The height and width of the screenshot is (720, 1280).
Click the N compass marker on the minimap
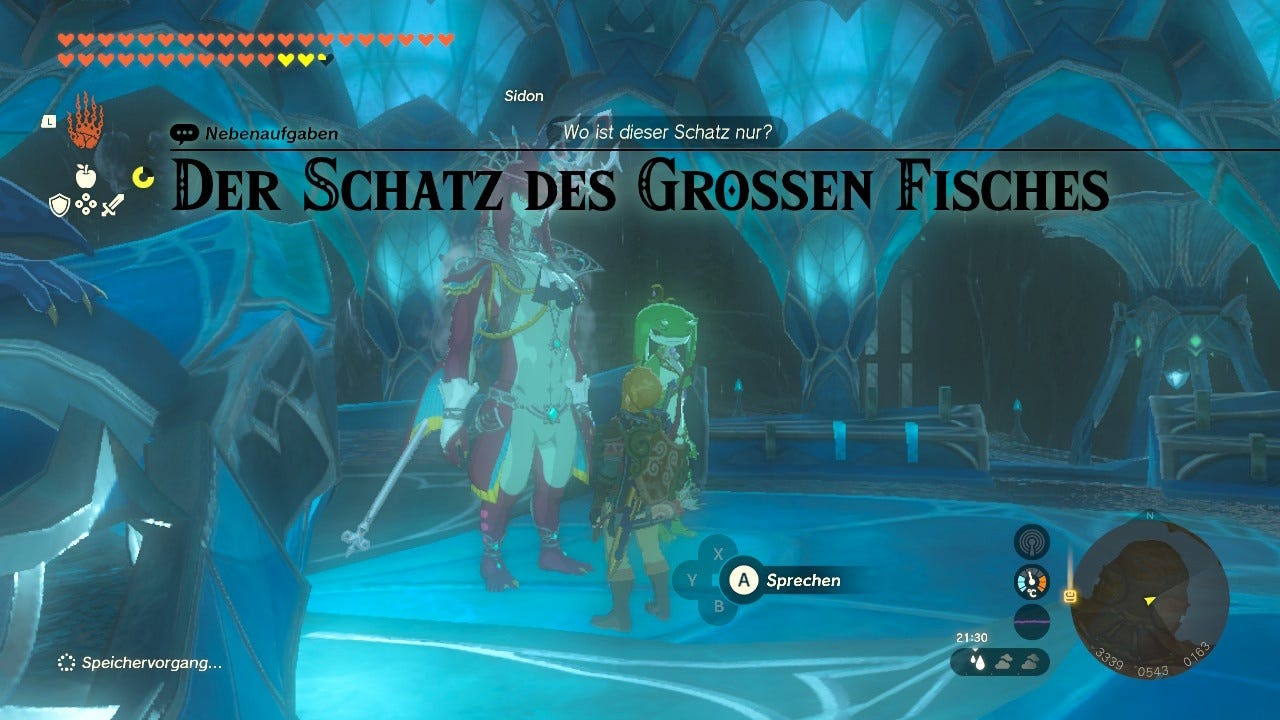(x=1148, y=516)
